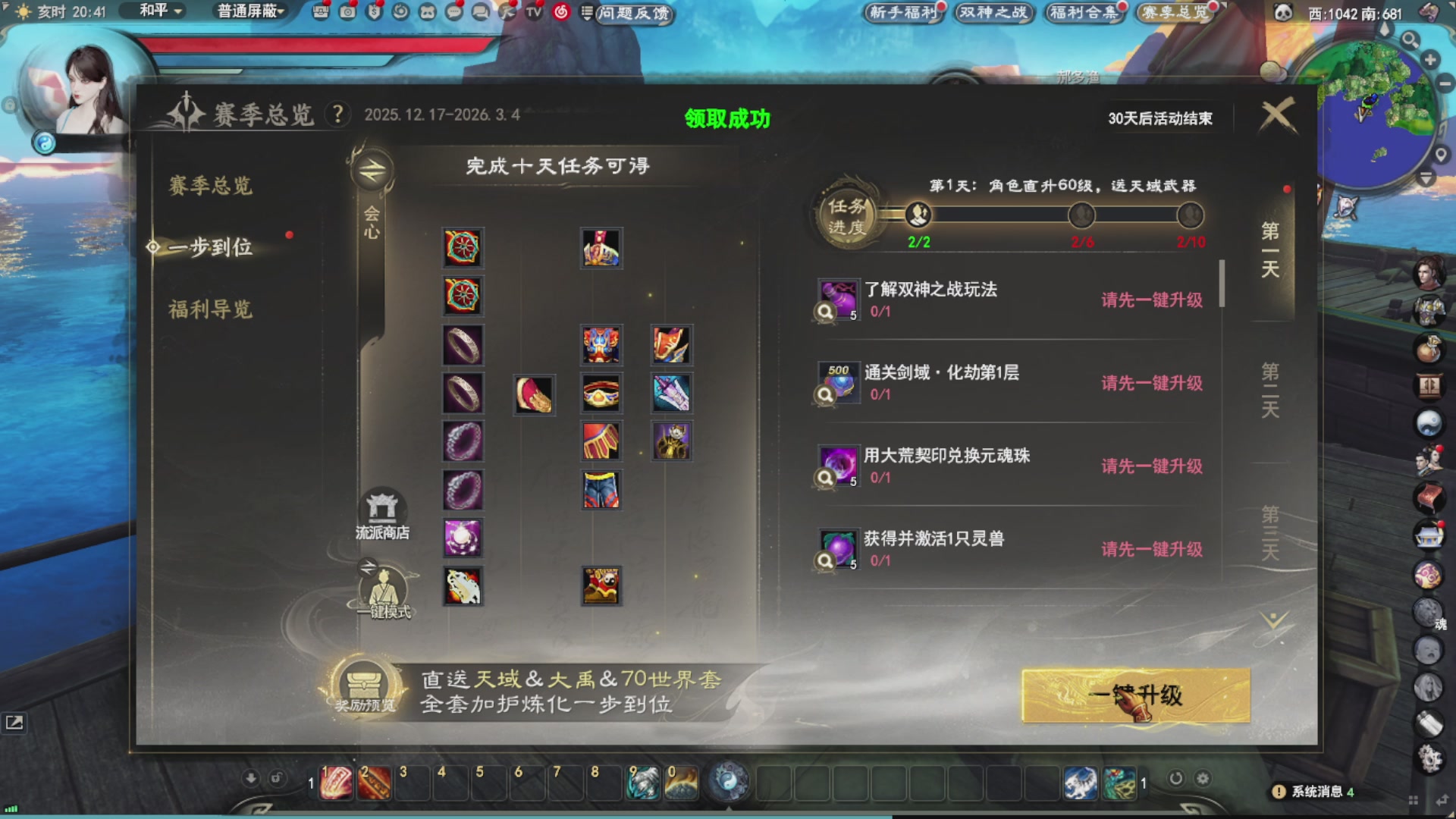Viewport: 1456px width, 819px height.
Task: Toggle the red dot marker on 一步到位
Action: pyautogui.click(x=290, y=235)
